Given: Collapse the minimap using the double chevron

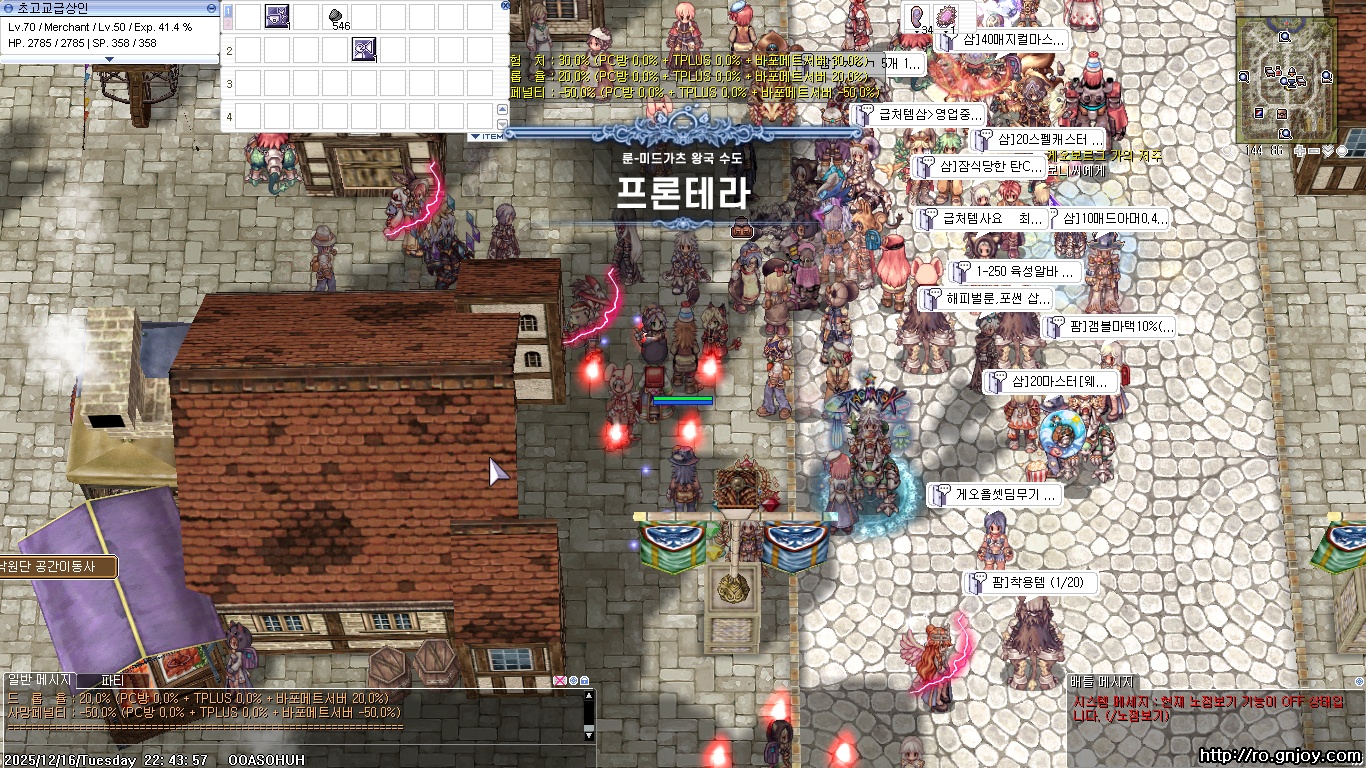Looking at the screenshot, I should [1328, 150].
